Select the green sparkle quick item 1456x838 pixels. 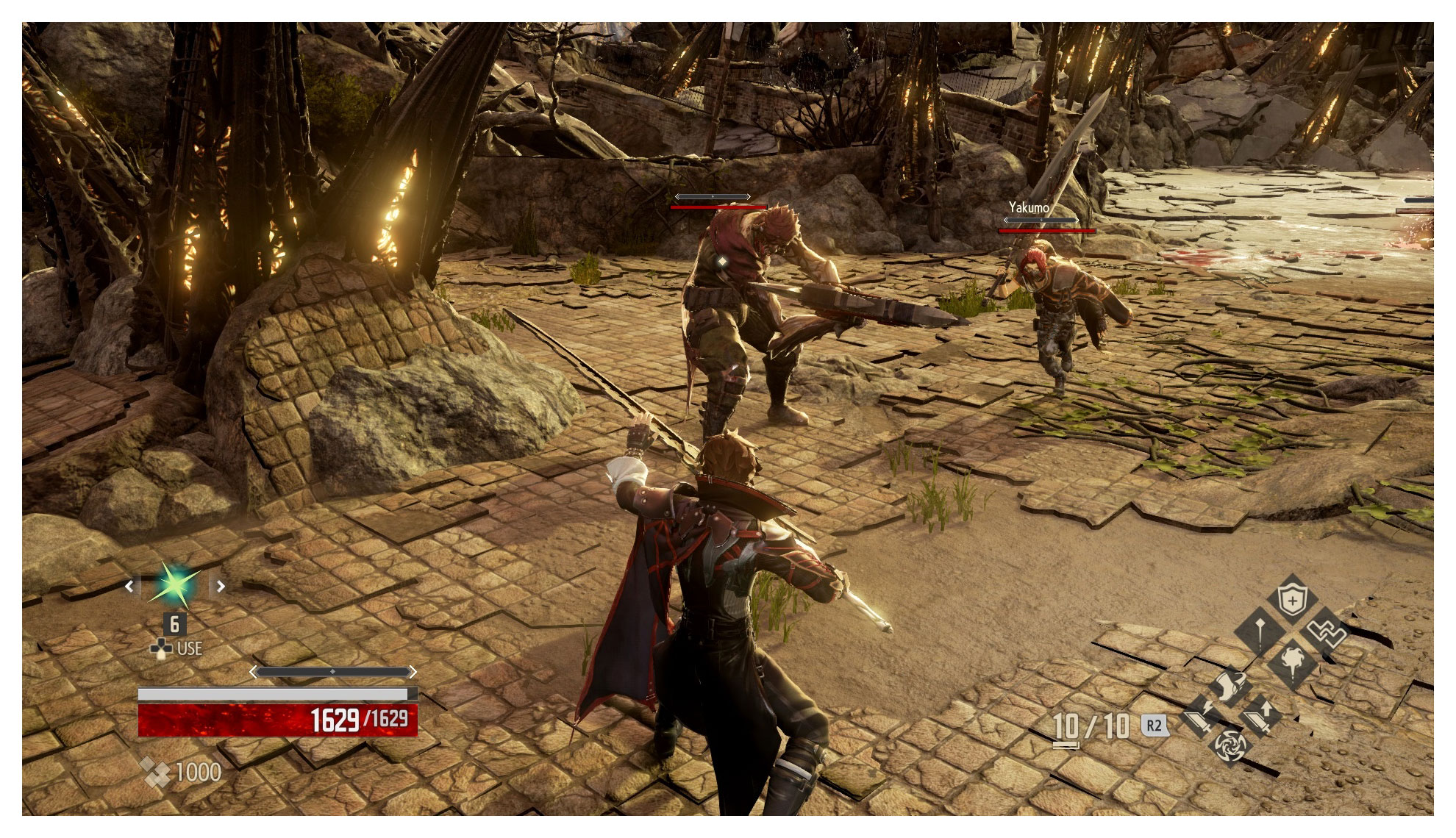[x=175, y=586]
